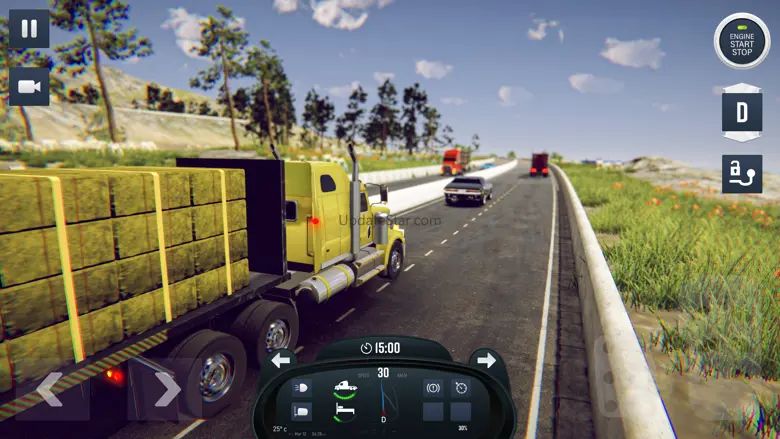The image size is (780, 439).
Task: Engage the parking brake icon
Action: pos(434,387)
